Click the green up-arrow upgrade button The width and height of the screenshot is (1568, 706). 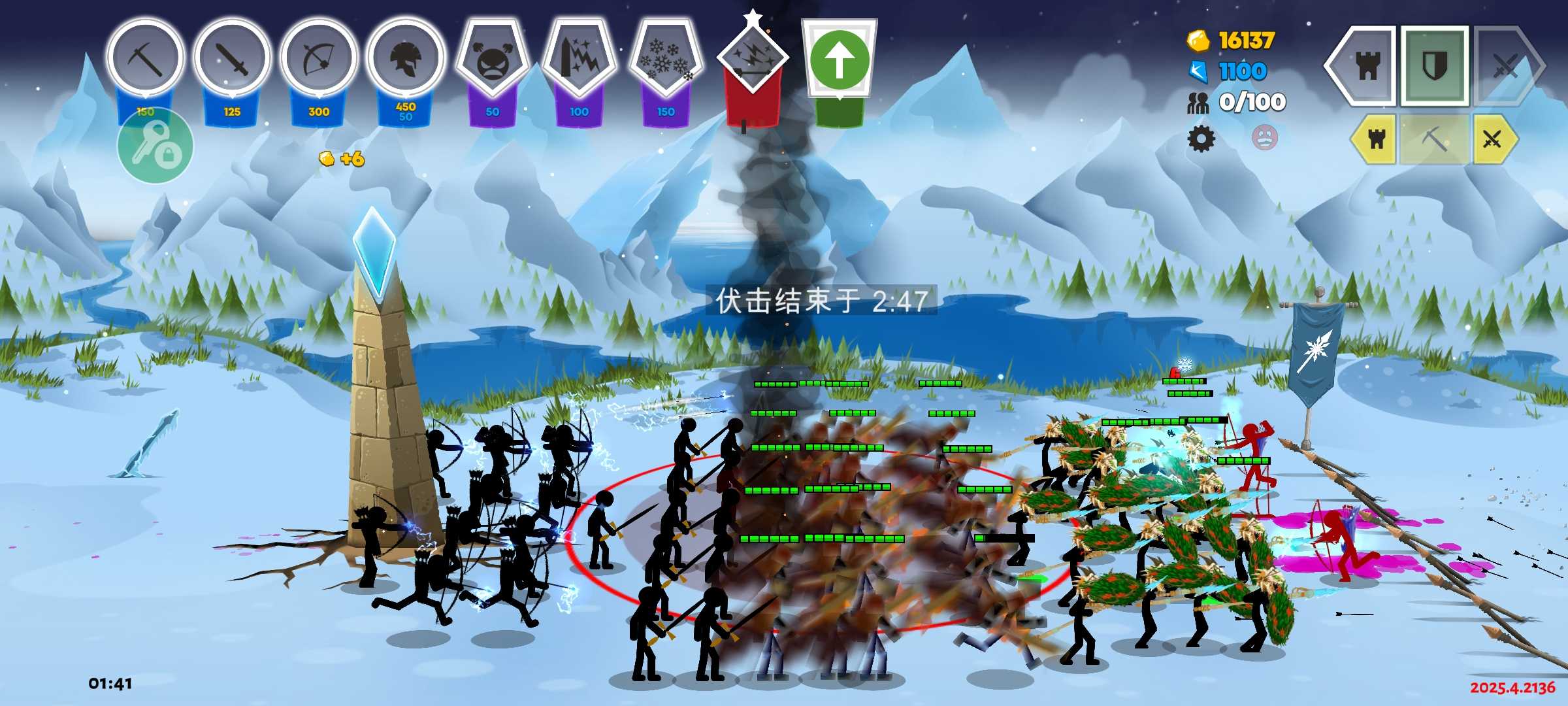click(x=840, y=60)
